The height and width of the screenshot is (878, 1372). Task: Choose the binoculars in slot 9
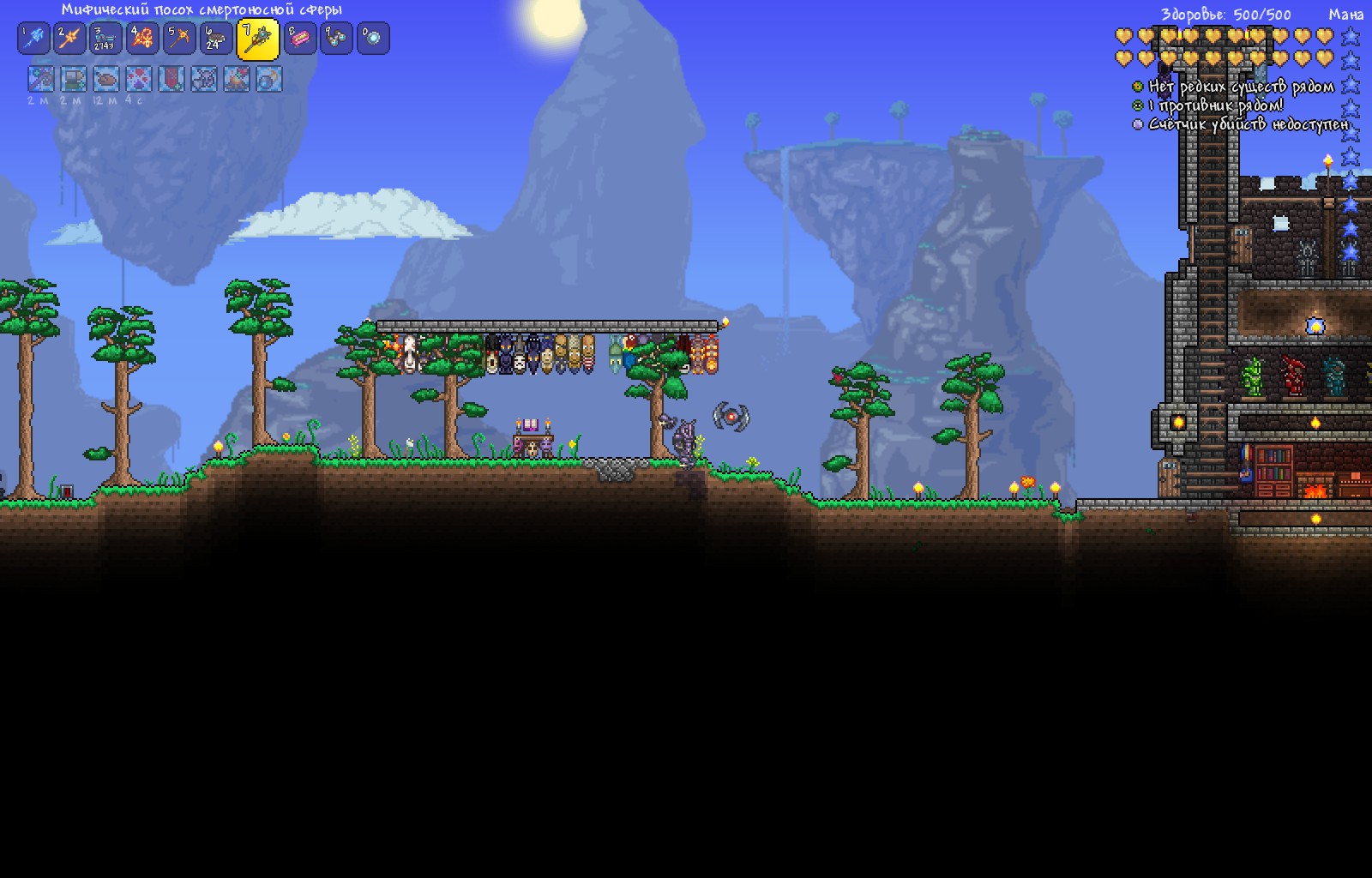point(336,39)
